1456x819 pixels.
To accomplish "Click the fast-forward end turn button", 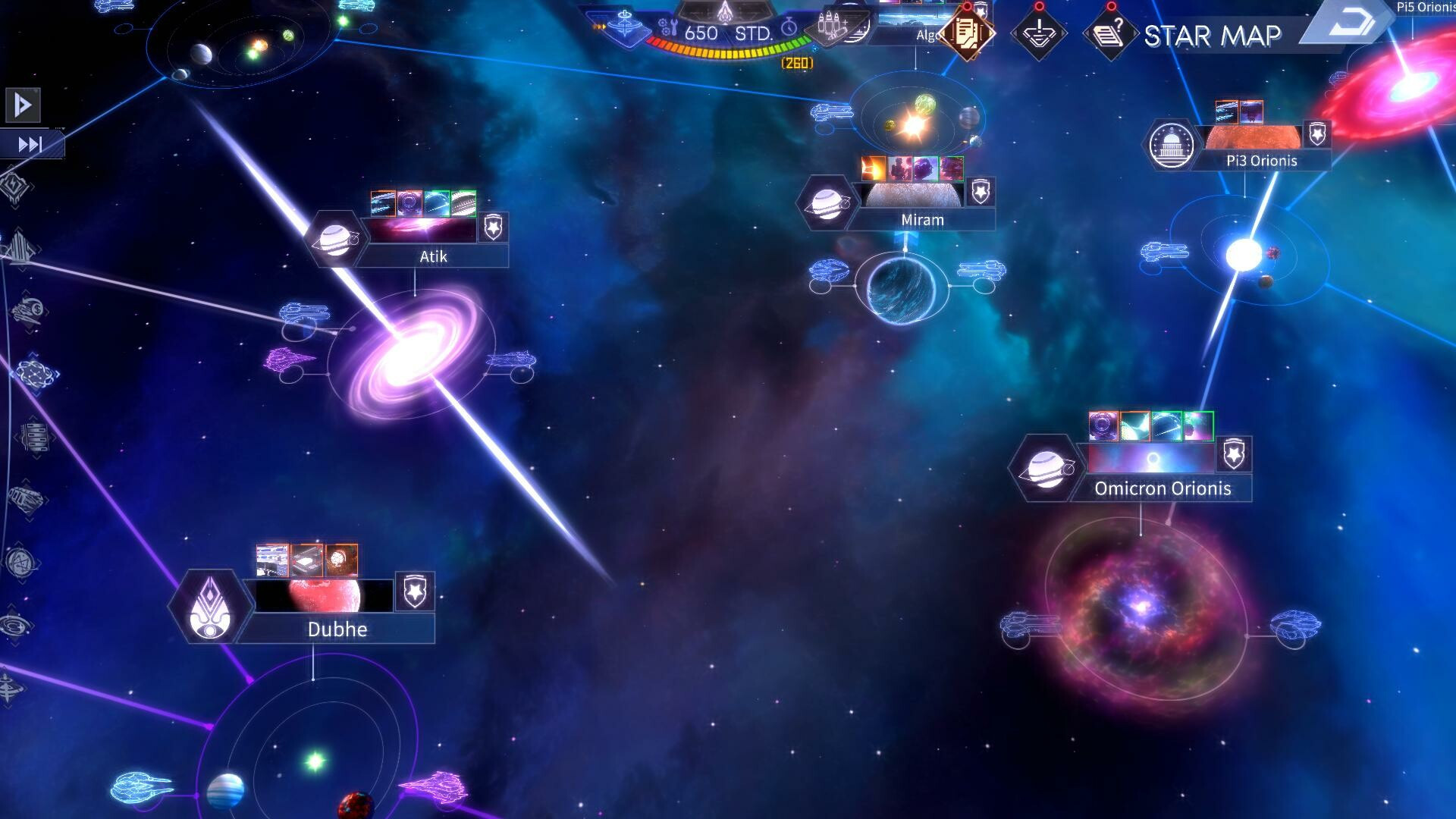I will pos(30,144).
